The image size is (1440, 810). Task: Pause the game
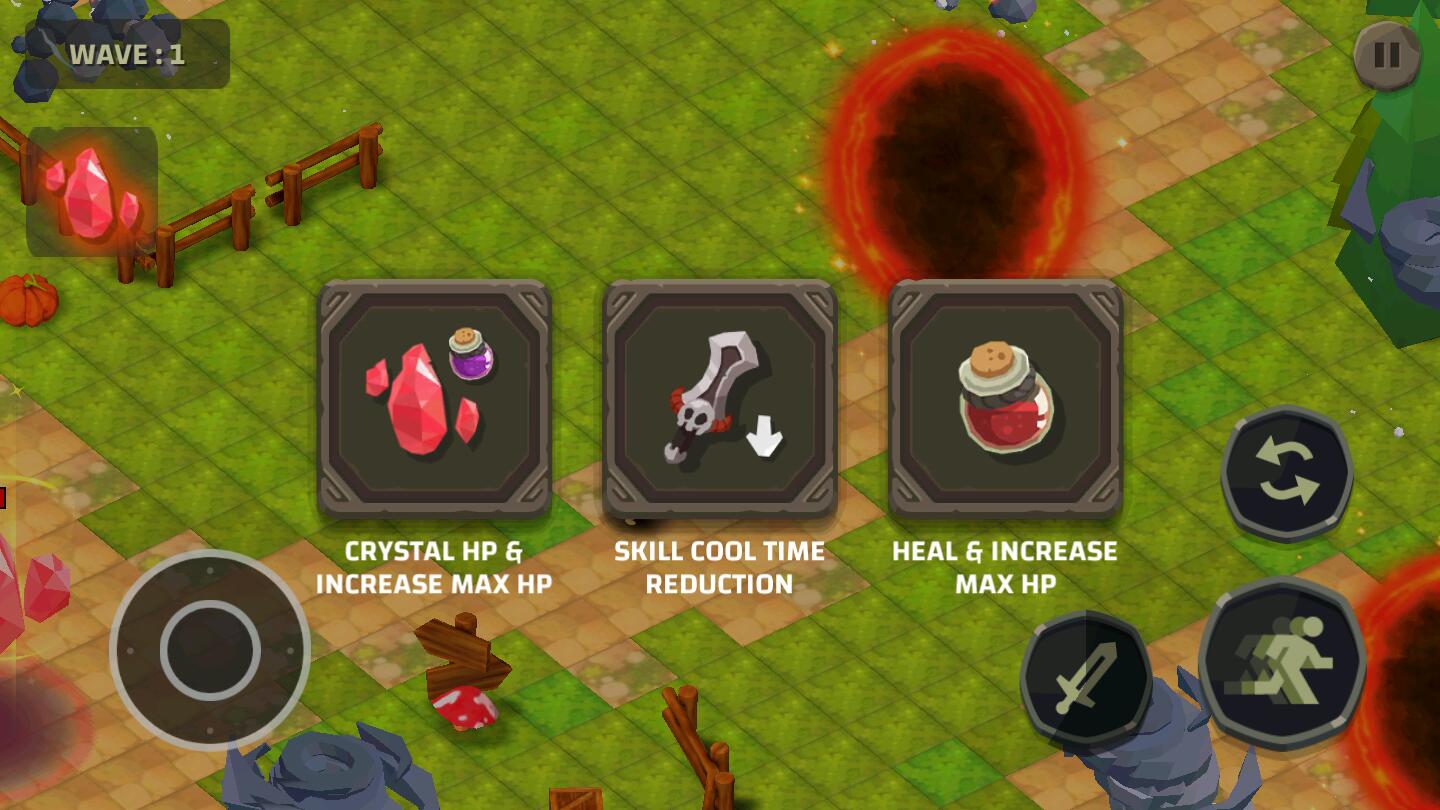[1387, 55]
